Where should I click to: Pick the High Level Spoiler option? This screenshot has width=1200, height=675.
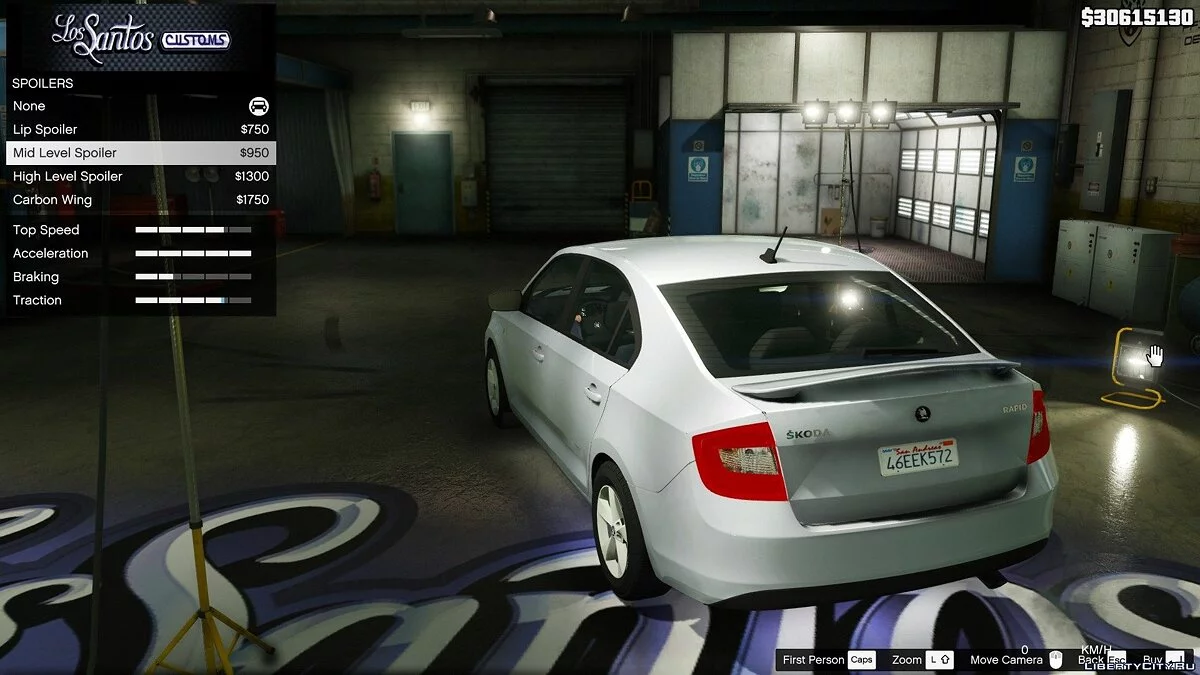coord(140,177)
